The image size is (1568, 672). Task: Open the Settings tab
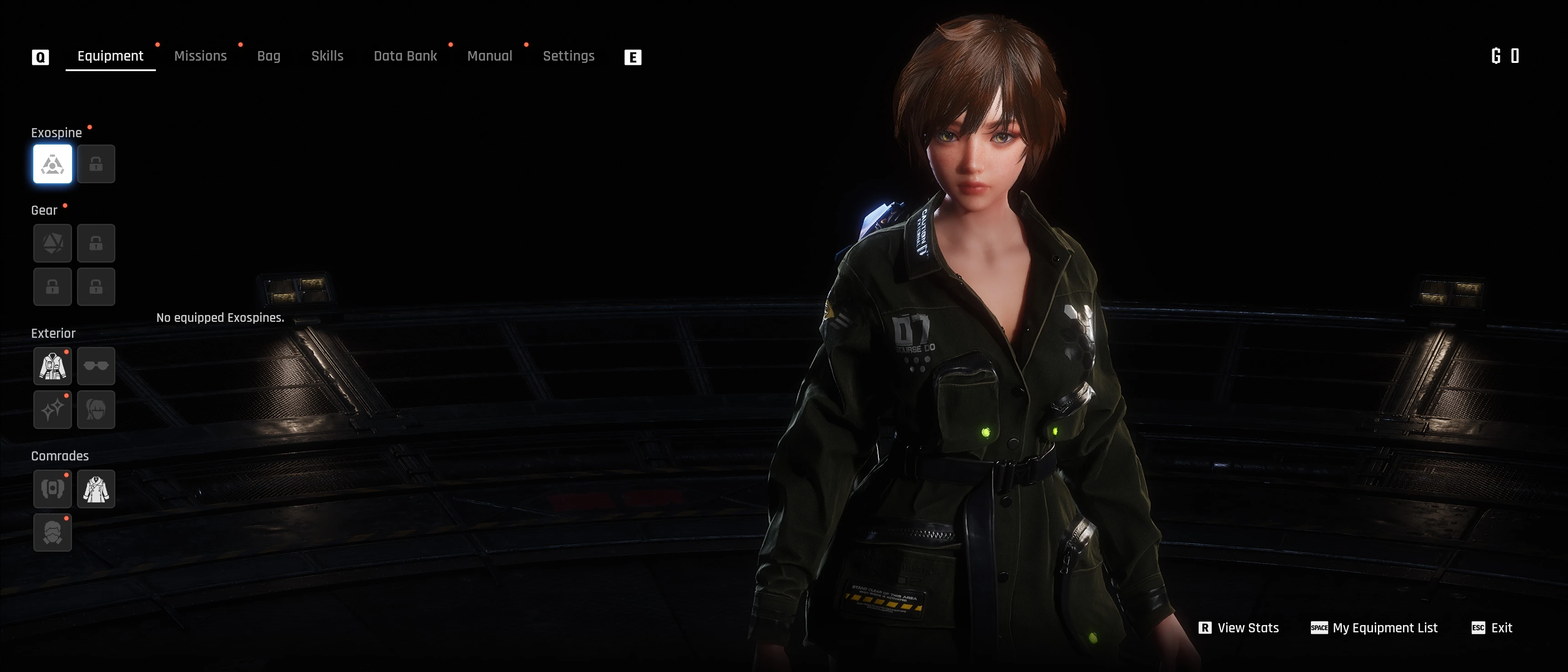(x=568, y=56)
